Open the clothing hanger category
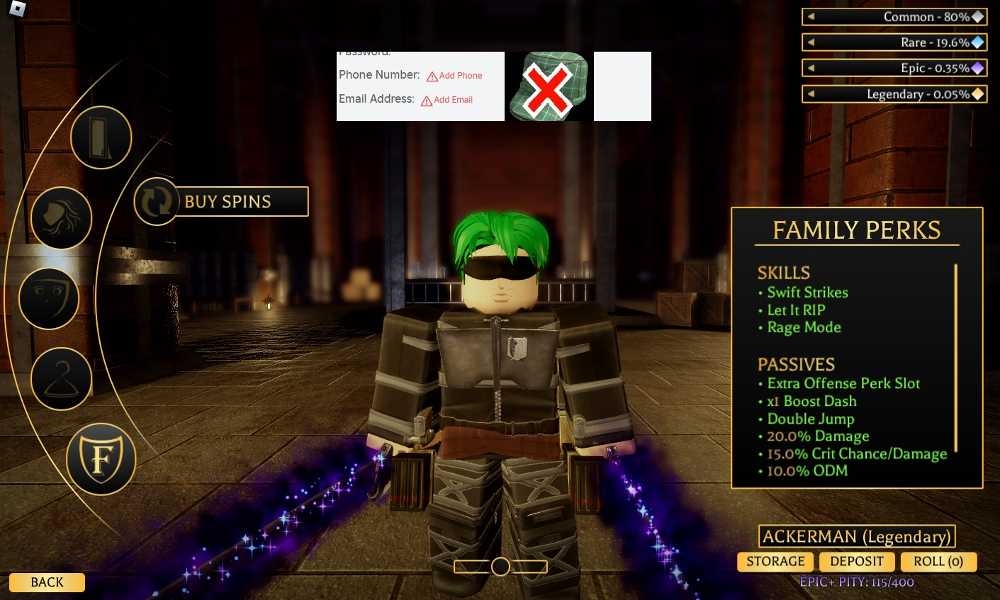Image resolution: width=1000 pixels, height=600 pixels. [62, 378]
